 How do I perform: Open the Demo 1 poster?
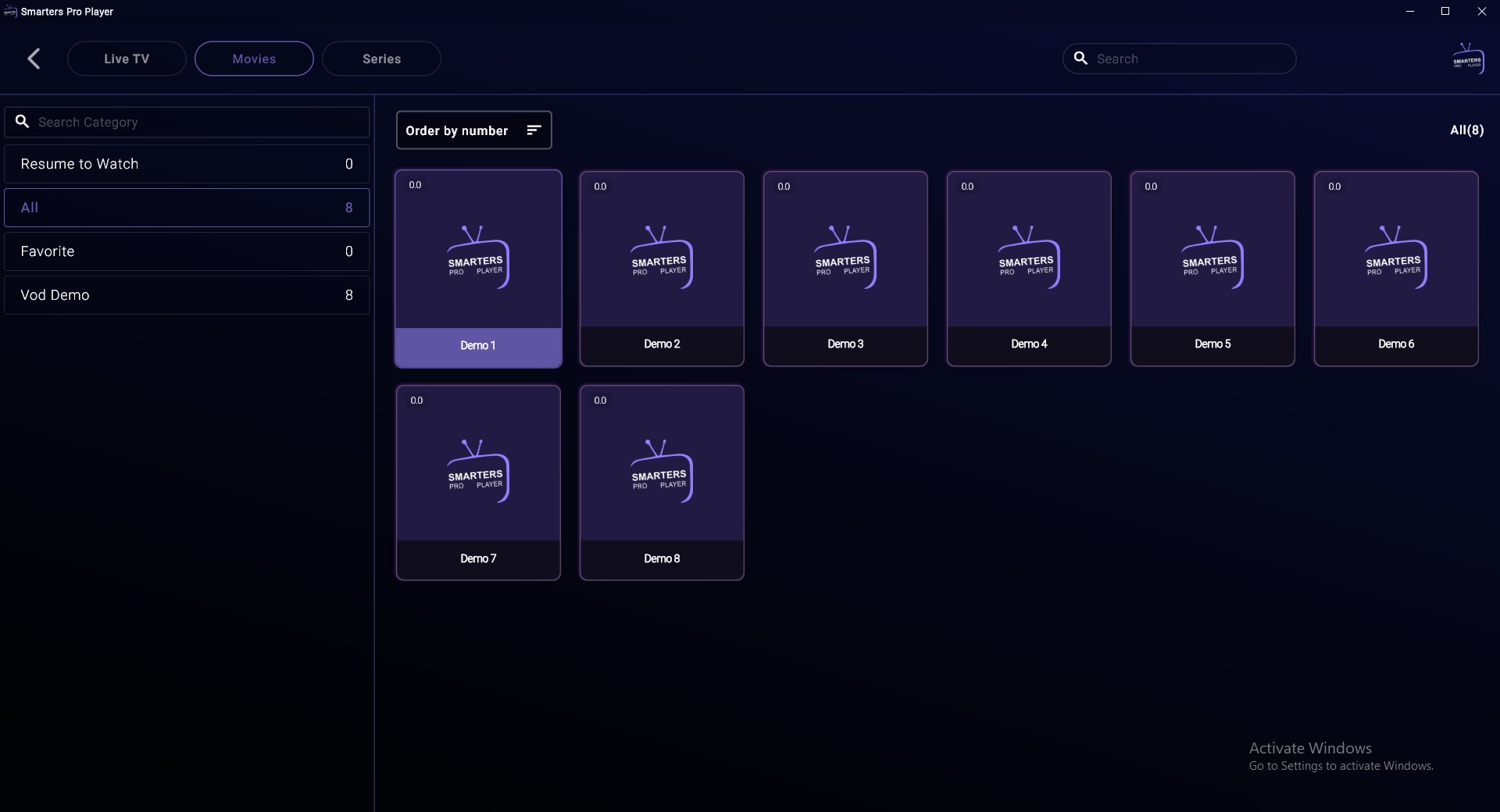pyautogui.click(x=477, y=269)
